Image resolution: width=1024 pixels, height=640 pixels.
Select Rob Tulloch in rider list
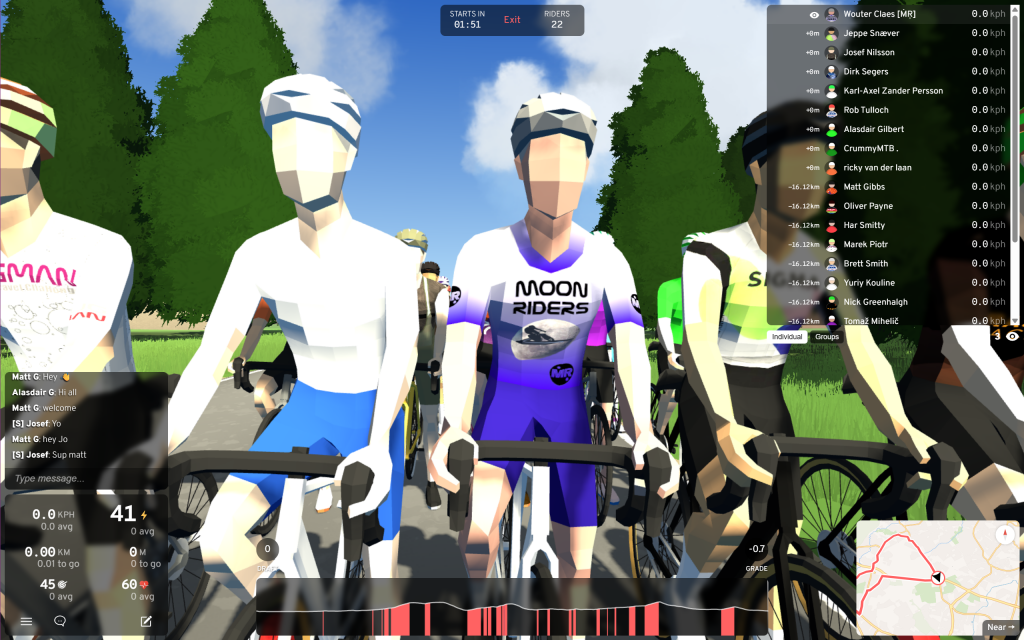866,110
